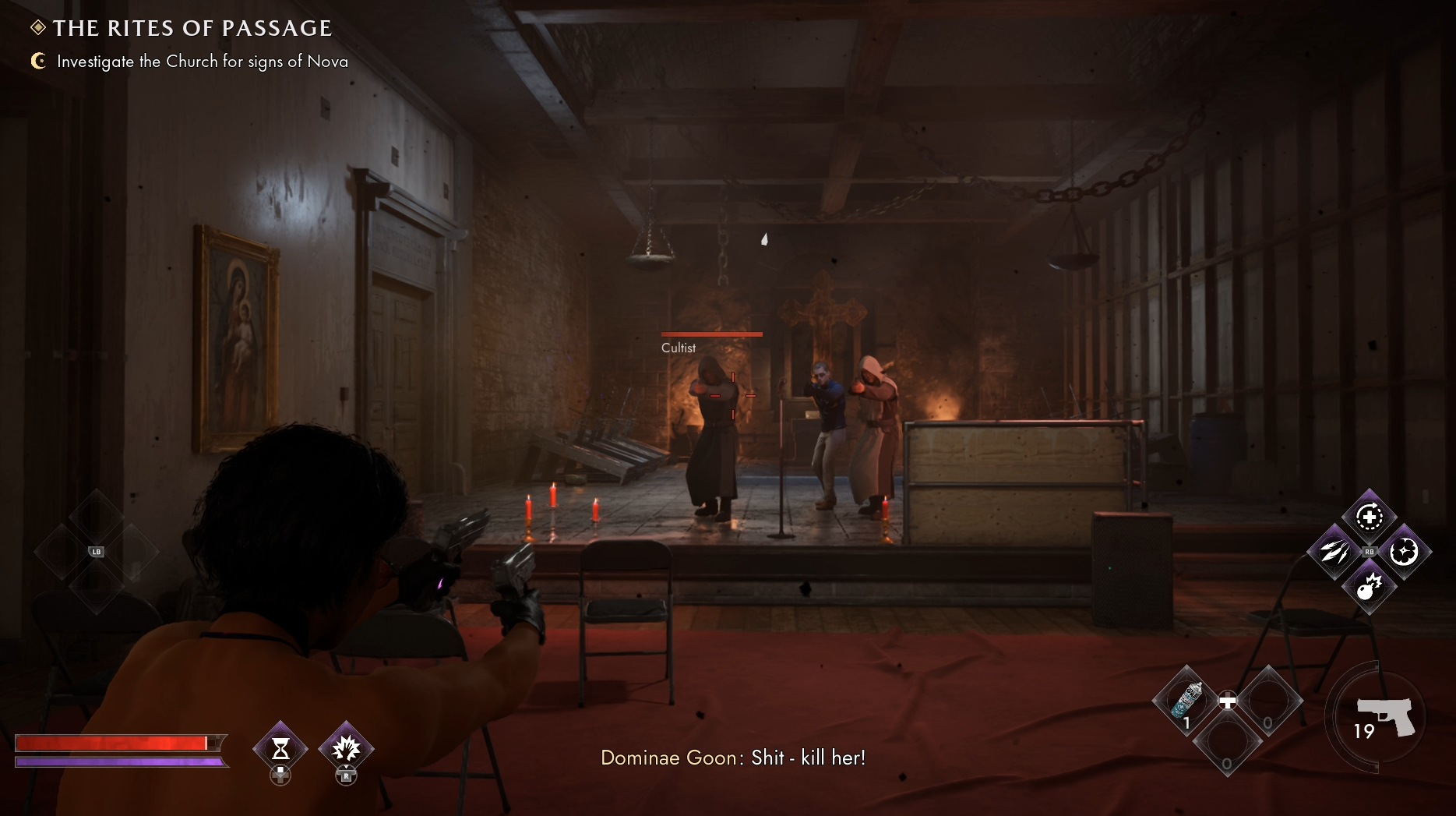Viewport: 1456px width, 816px height.
Task: Trigger the hand burst ability
Action: [x=346, y=749]
